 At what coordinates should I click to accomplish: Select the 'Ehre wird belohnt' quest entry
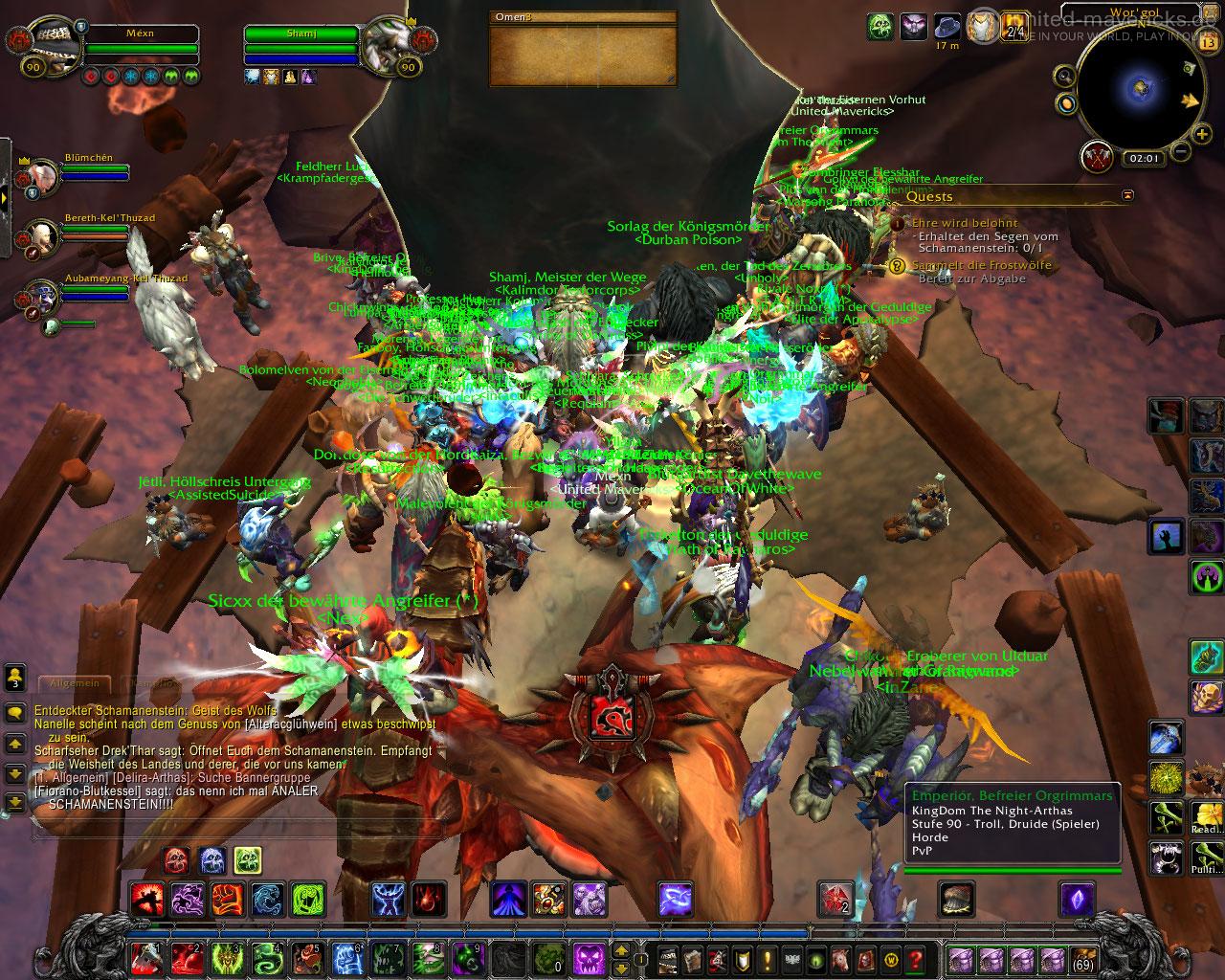[950, 223]
